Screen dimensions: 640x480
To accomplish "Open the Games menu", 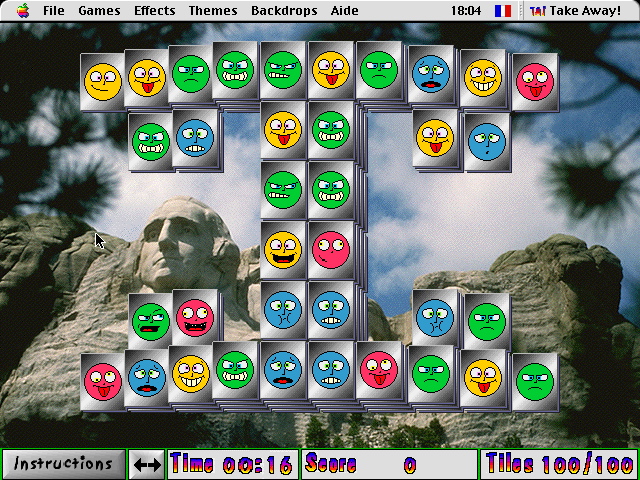I will [x=99, y=11].
